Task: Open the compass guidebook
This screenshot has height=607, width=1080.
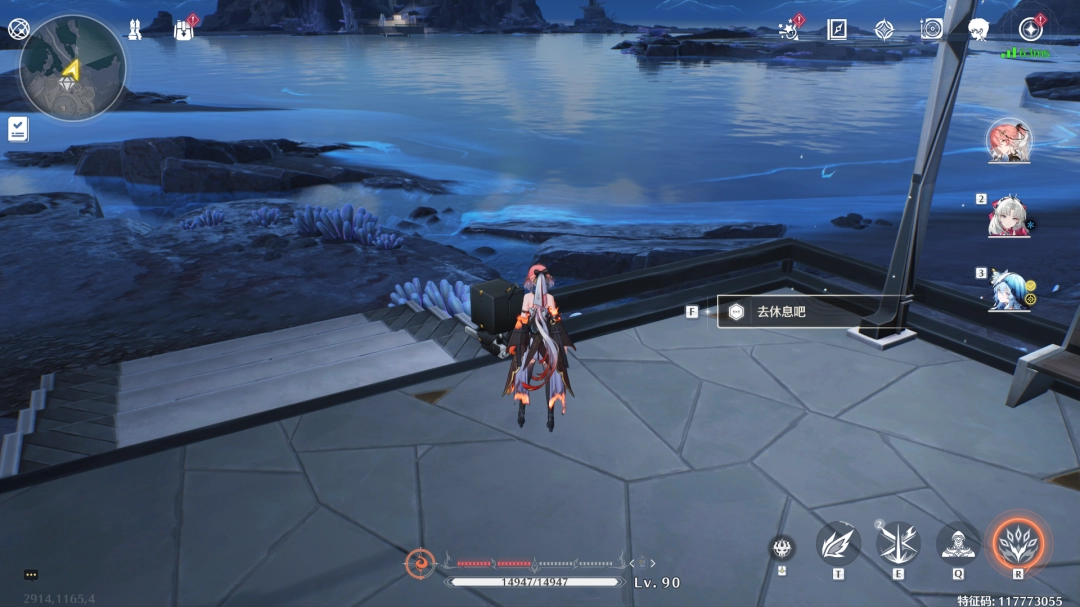Action: tap(837, 29)
